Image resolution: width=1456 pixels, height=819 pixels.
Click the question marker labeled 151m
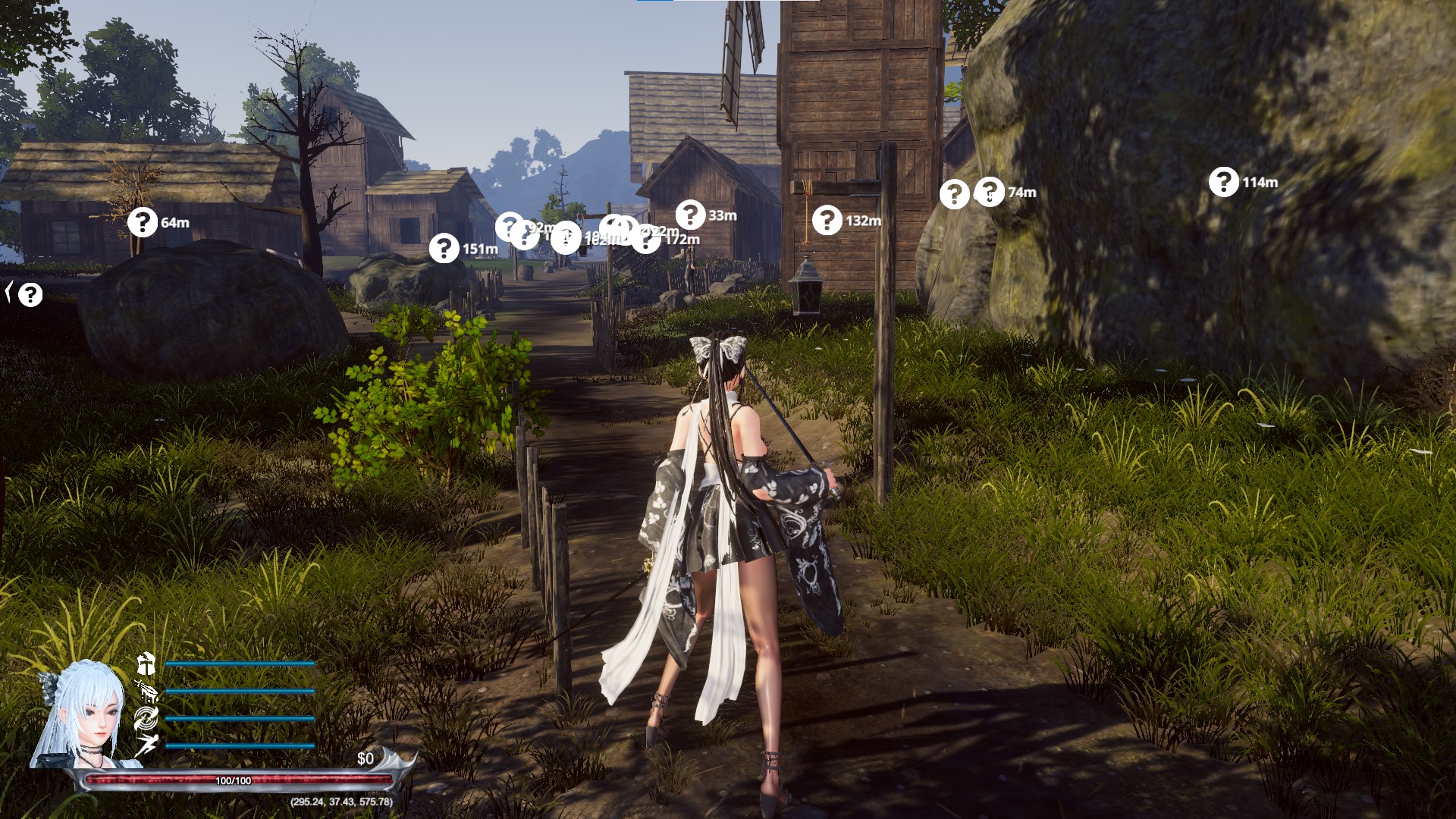(x=444, y=249)
